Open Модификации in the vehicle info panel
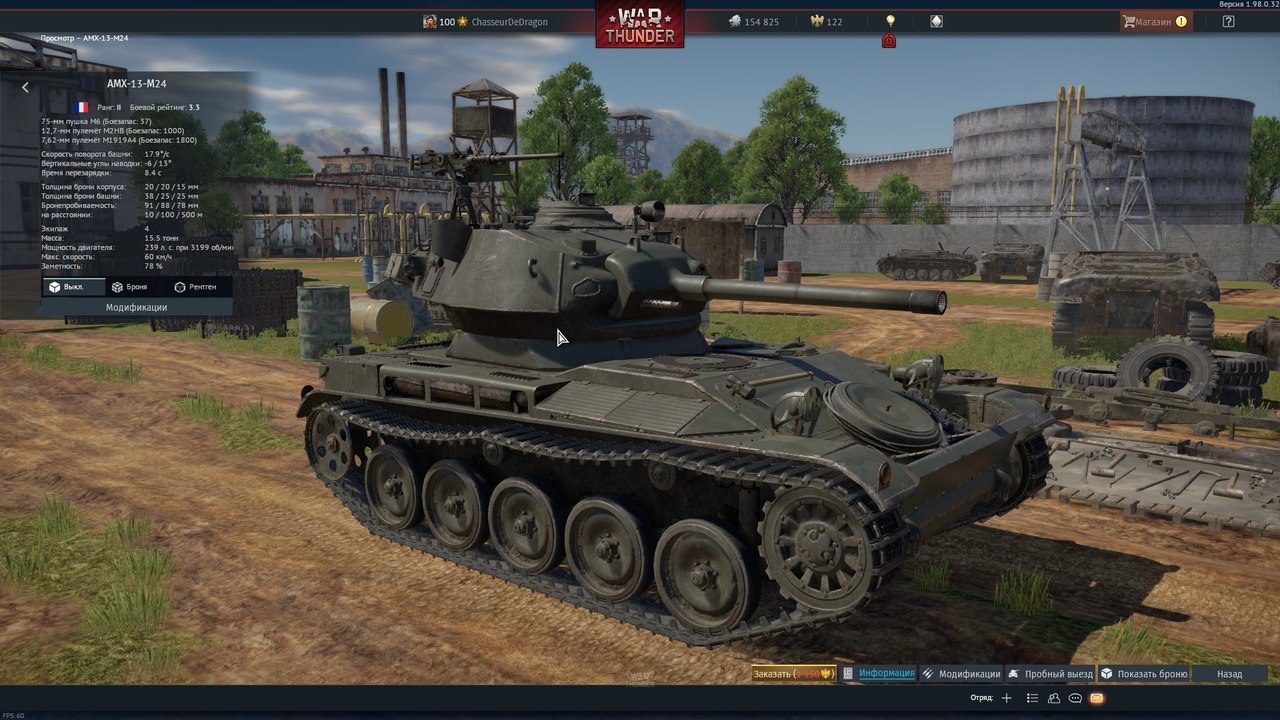 click(136, 308)
